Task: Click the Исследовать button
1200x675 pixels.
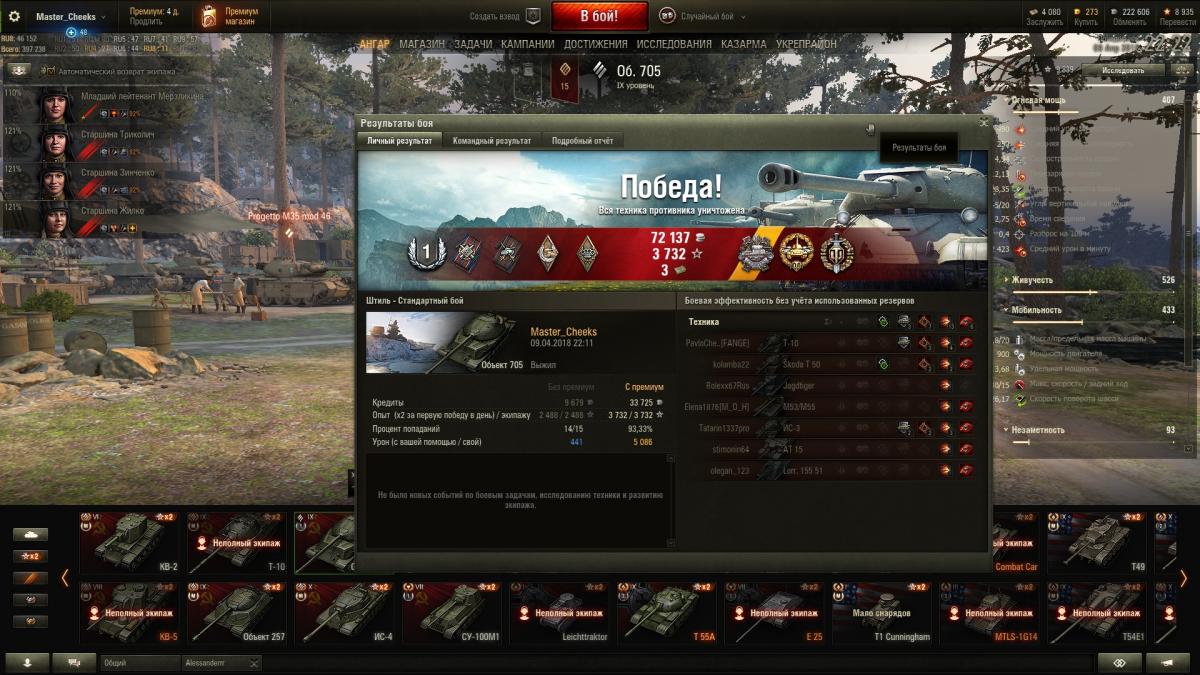Action: [1123, 71]
